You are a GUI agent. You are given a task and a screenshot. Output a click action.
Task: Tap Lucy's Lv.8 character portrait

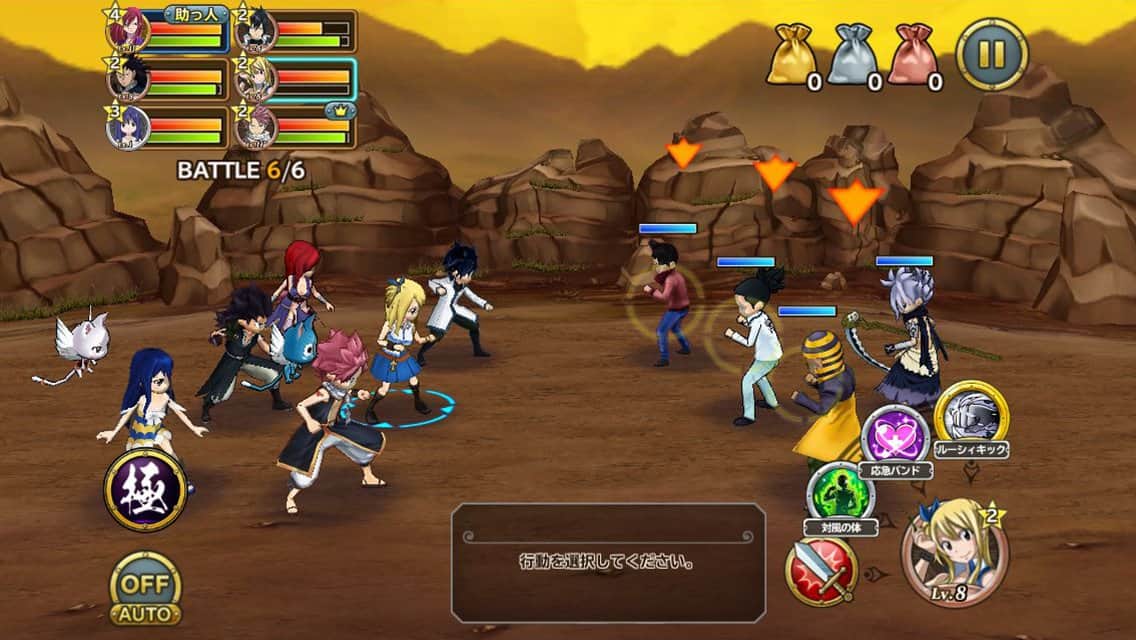(954, 554)
